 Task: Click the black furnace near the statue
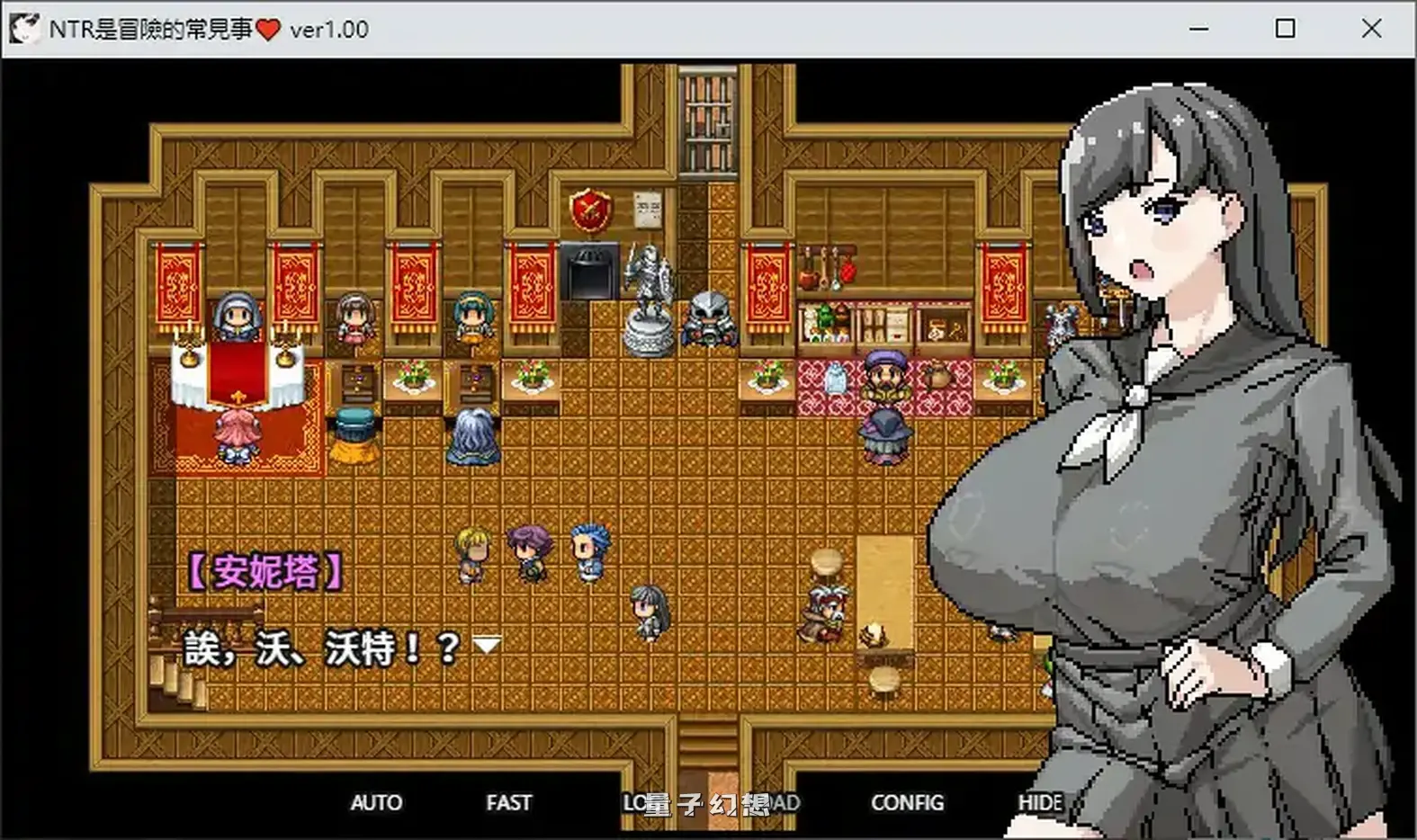(589, 270)
